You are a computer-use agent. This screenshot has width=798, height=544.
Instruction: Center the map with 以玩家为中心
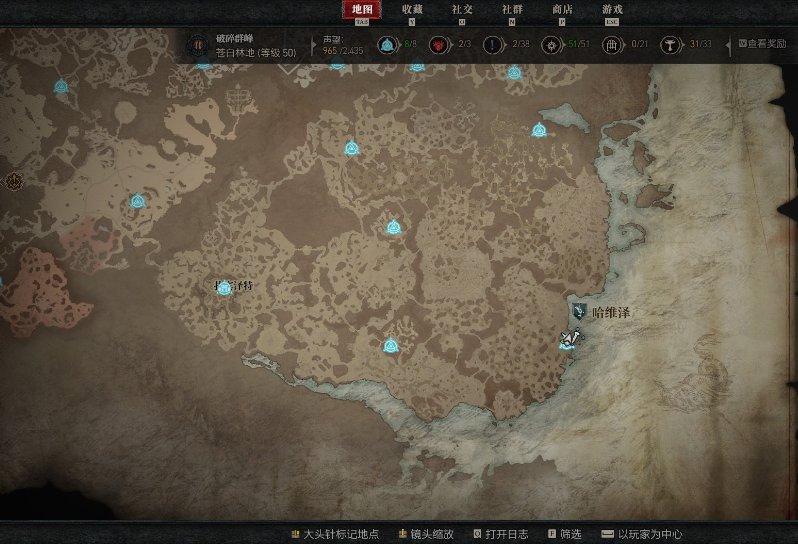tap(655, 534)
